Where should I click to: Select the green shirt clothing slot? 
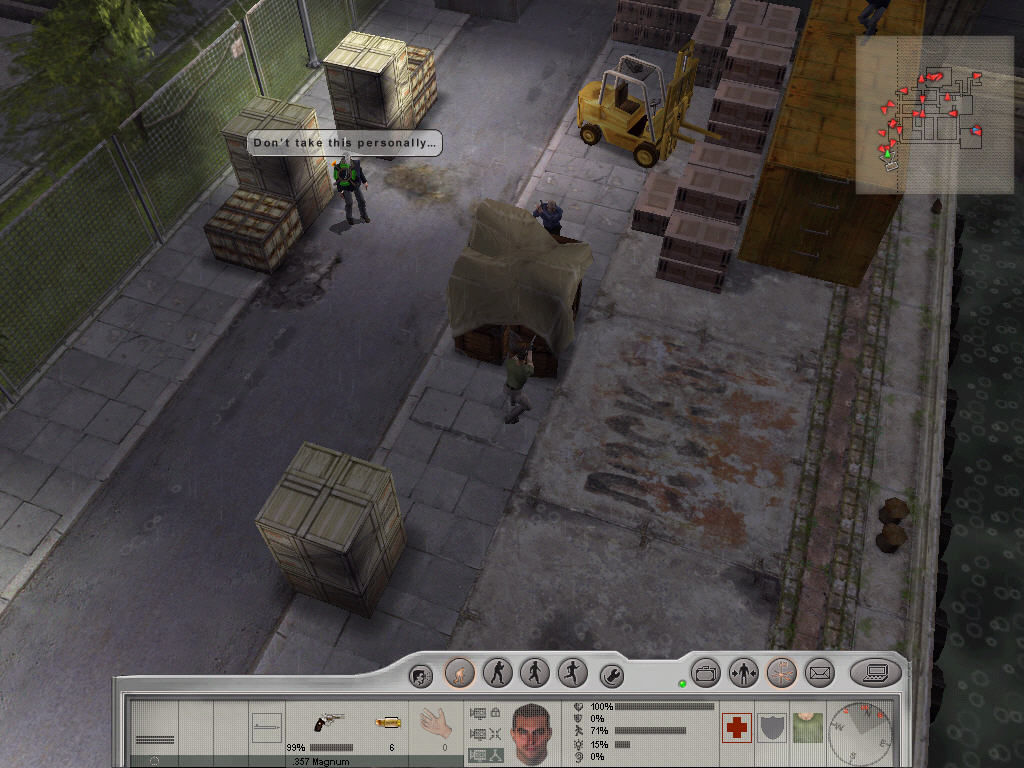pos(805,727)
